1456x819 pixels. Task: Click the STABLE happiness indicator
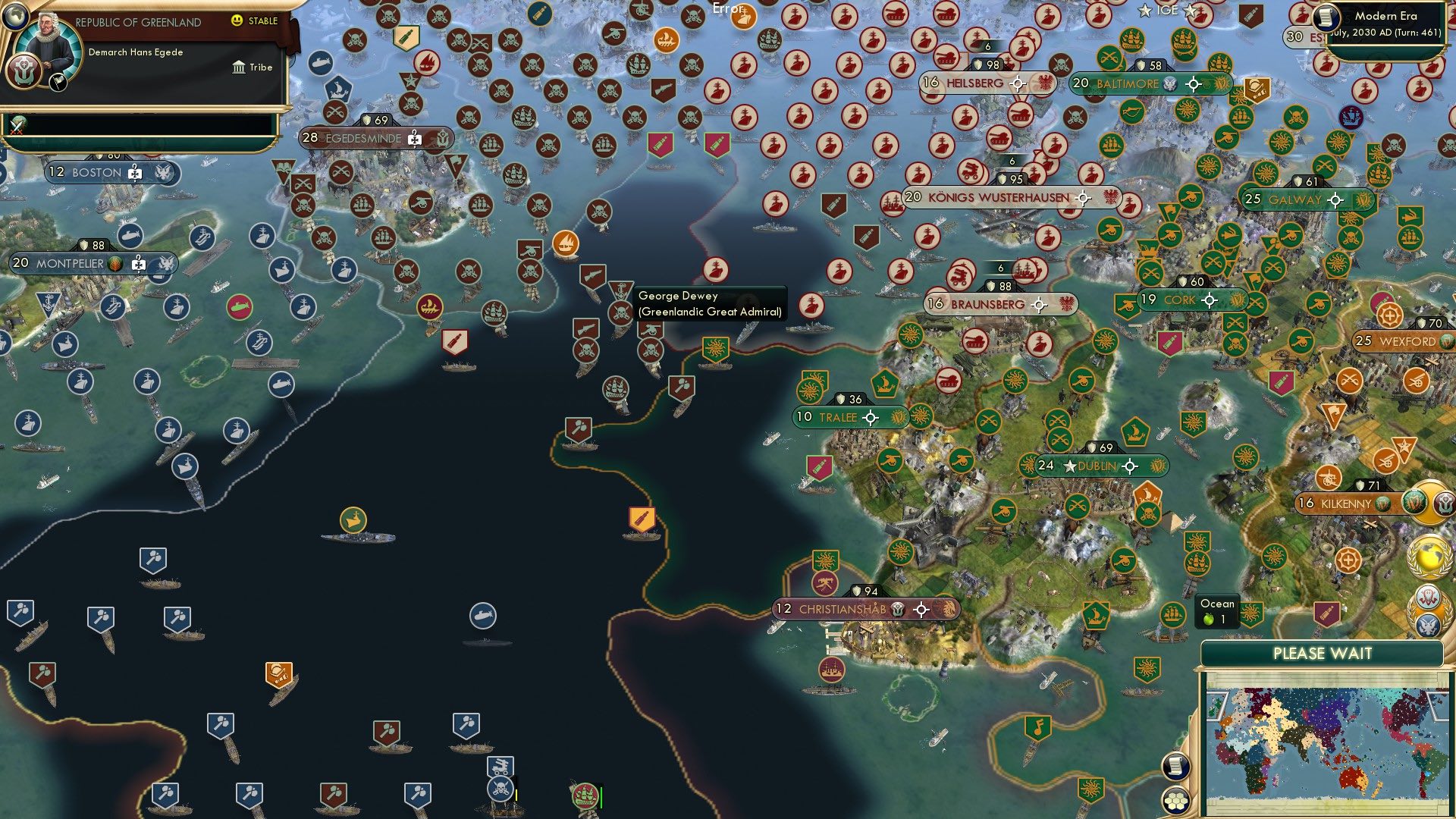(255, 21)
